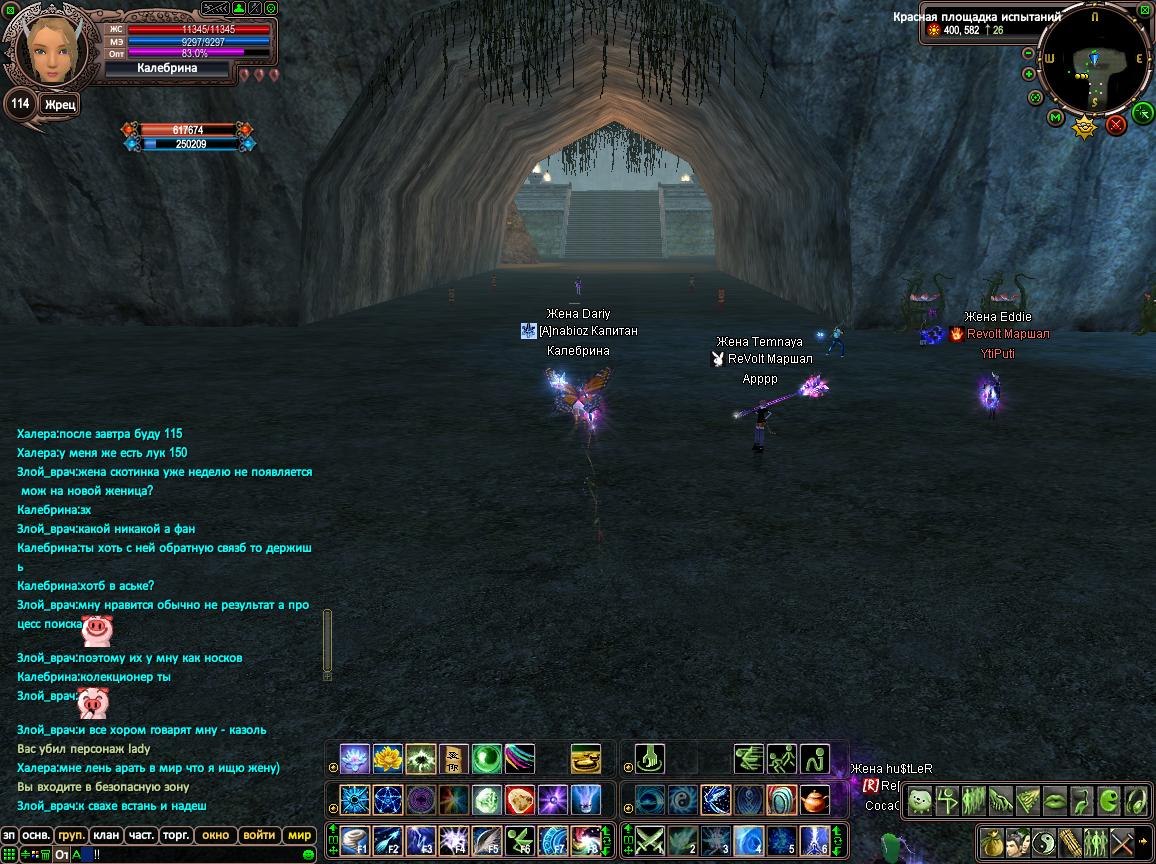The width and height of the screenshot is (1156, 864).
Task: Use the crossed swords attack in slot 1
Action: [651, 838]
